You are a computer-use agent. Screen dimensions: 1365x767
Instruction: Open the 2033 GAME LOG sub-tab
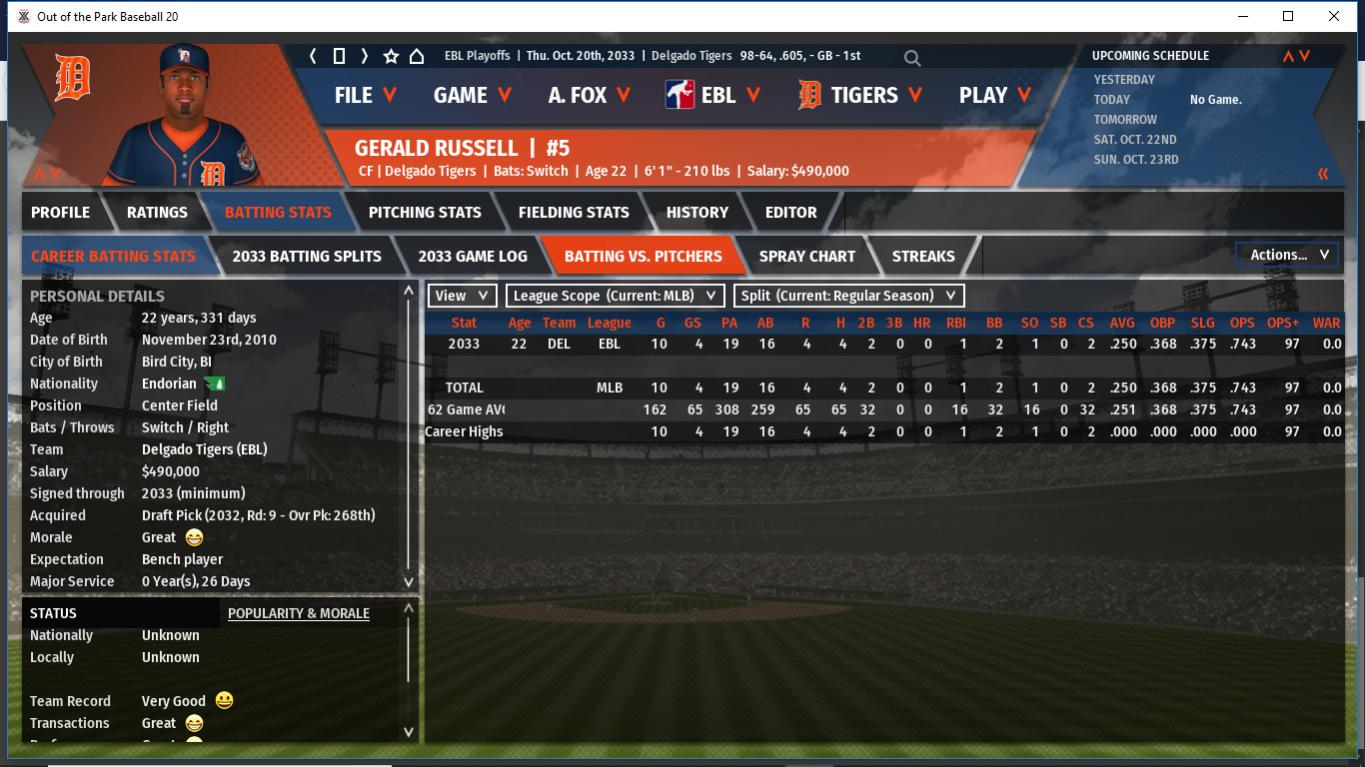click(x=472, y=256)
